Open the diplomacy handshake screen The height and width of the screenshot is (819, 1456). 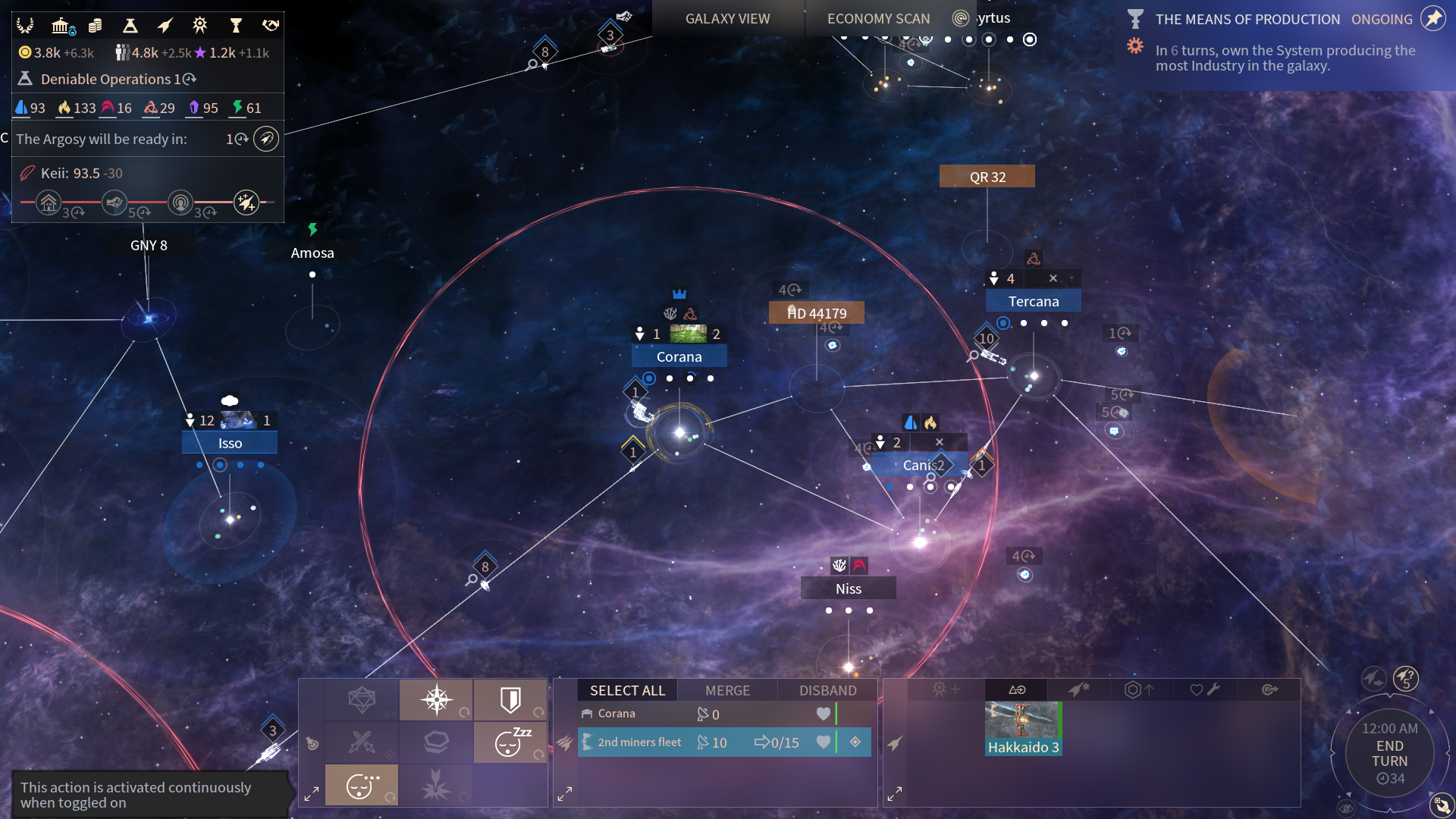click(271, 26)
